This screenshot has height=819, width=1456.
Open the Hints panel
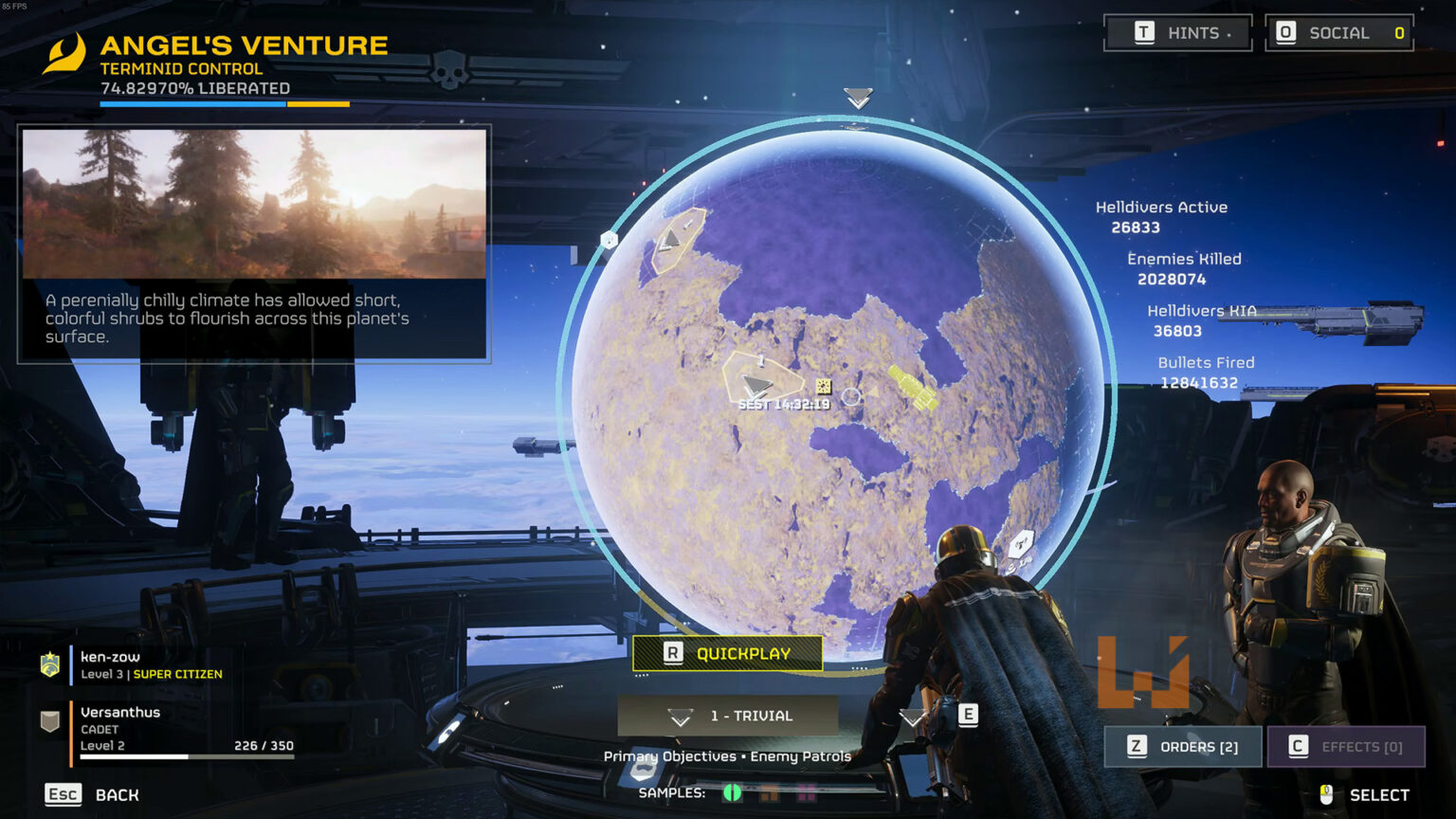1178,32
